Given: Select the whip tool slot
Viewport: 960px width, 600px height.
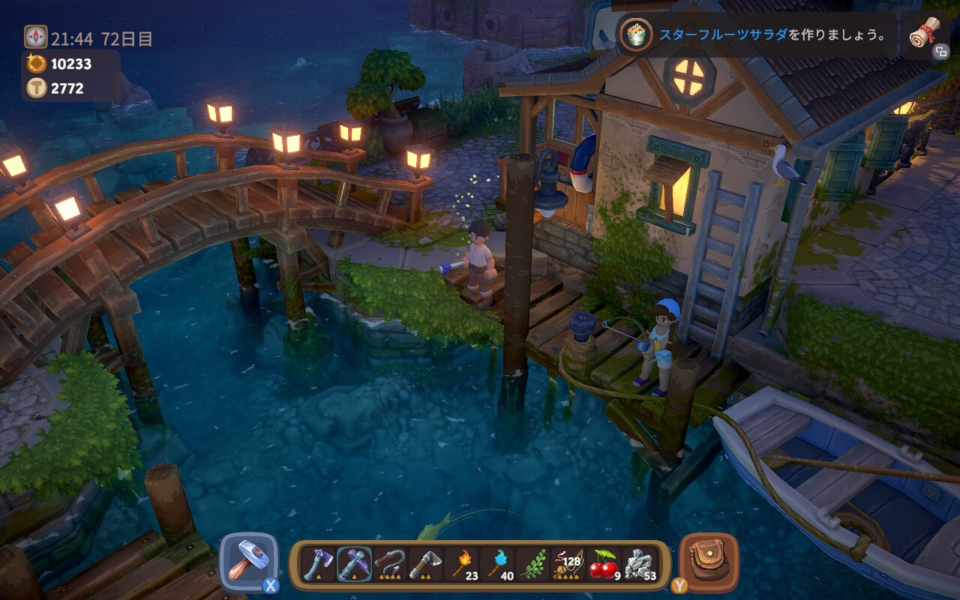Looking at the screenshot, I should [x=389, y=565].
